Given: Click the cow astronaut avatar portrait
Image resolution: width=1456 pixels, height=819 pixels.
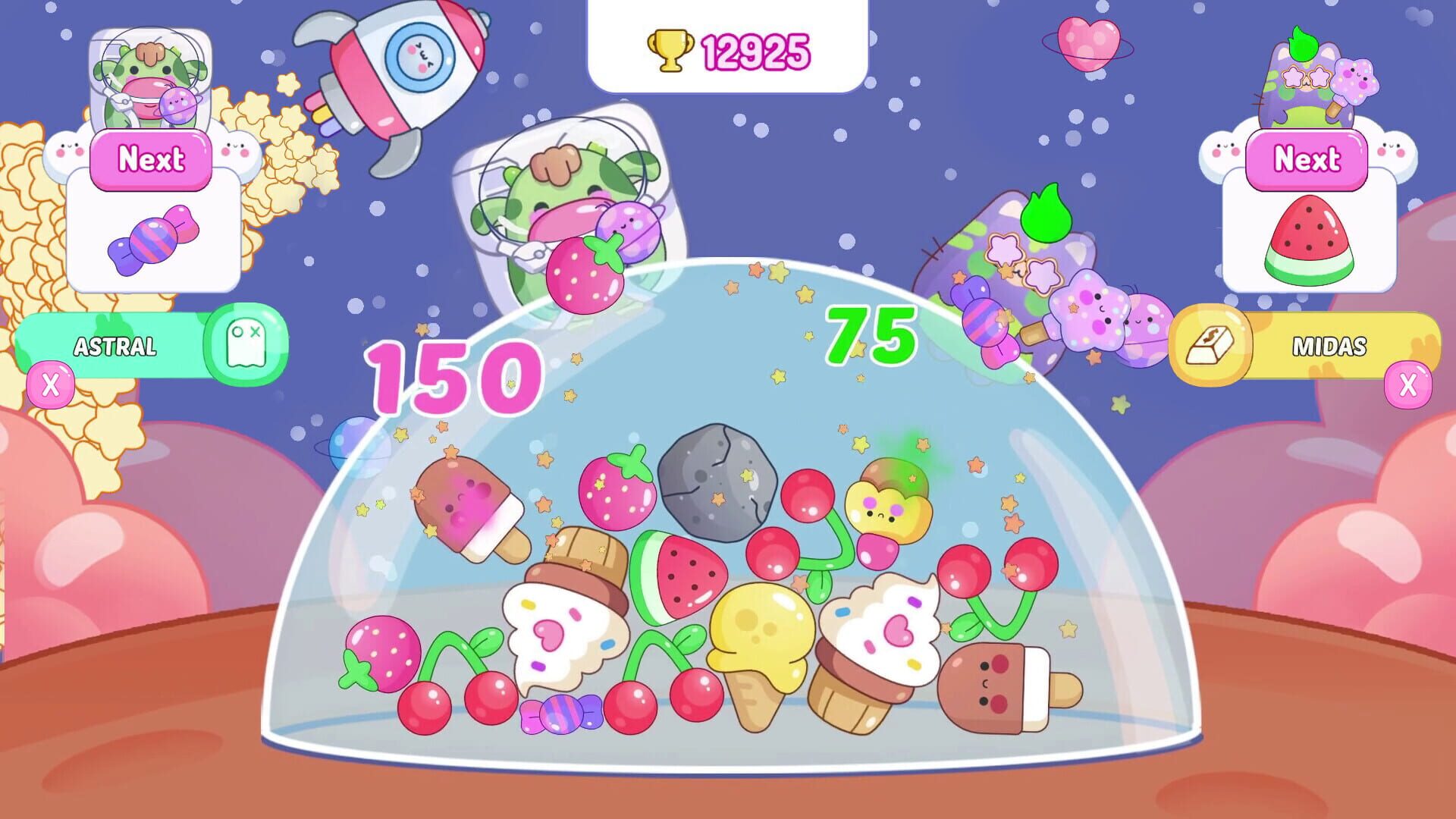Looking at the screenshot, I should tap(149, 76).
